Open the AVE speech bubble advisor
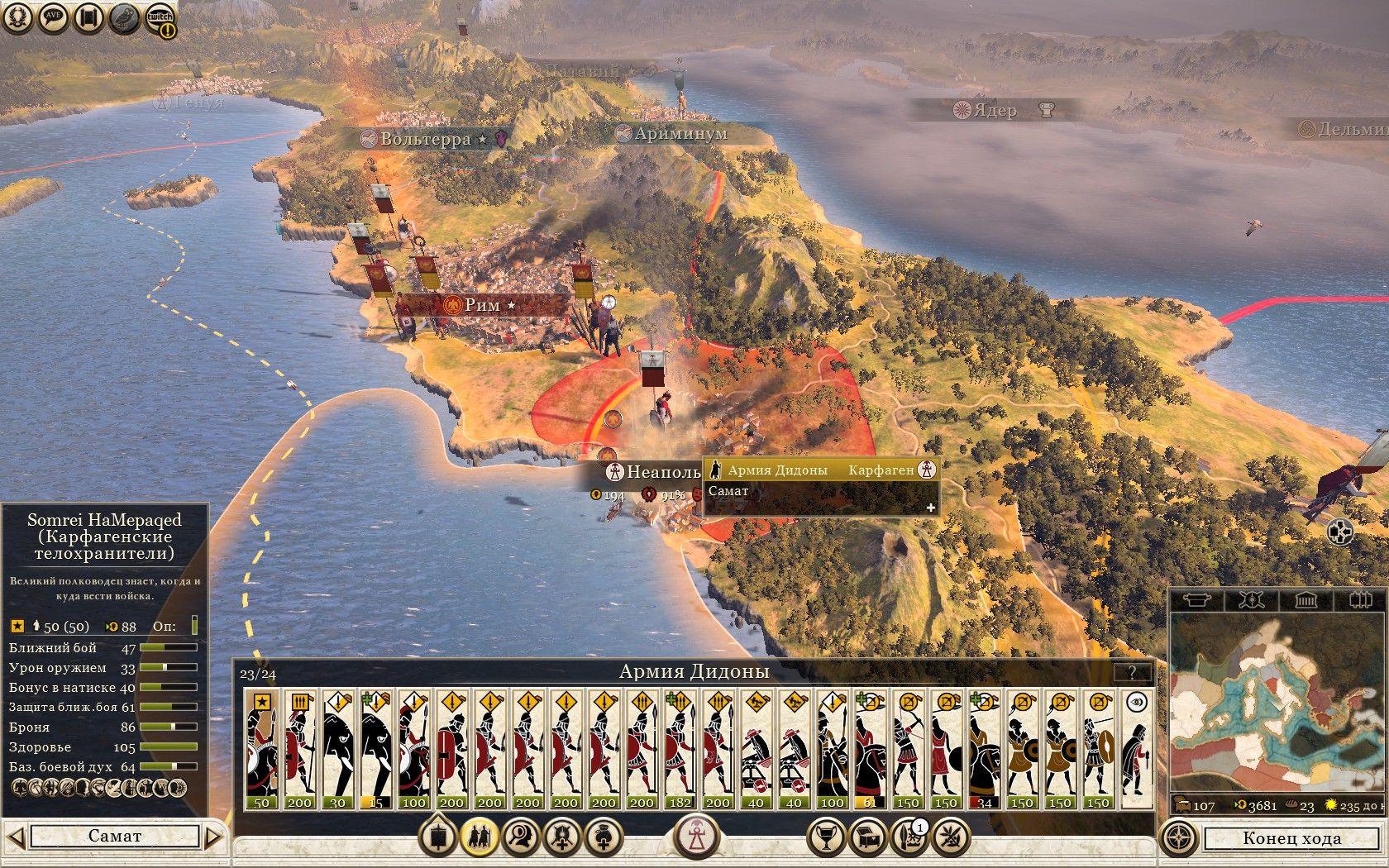 click(x=54, y=18)
